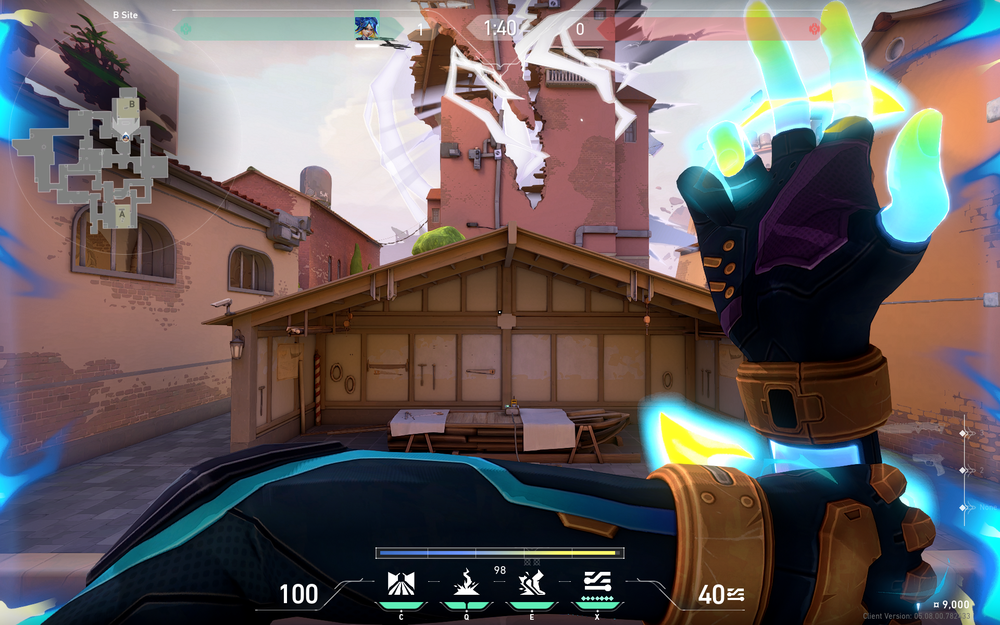Trigger the High Gear sprint ability icon

[x=531, y=583]
